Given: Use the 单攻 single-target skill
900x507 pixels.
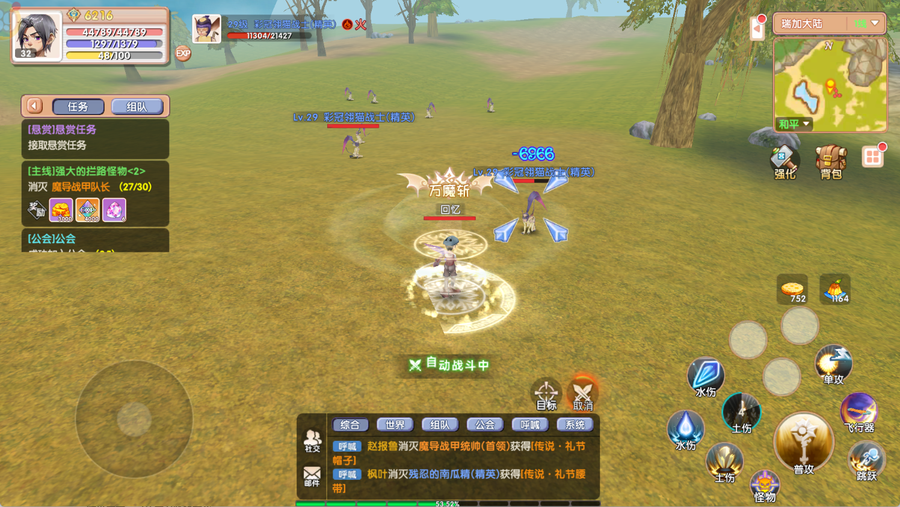Looking at the screenshot, I should 832,364.
